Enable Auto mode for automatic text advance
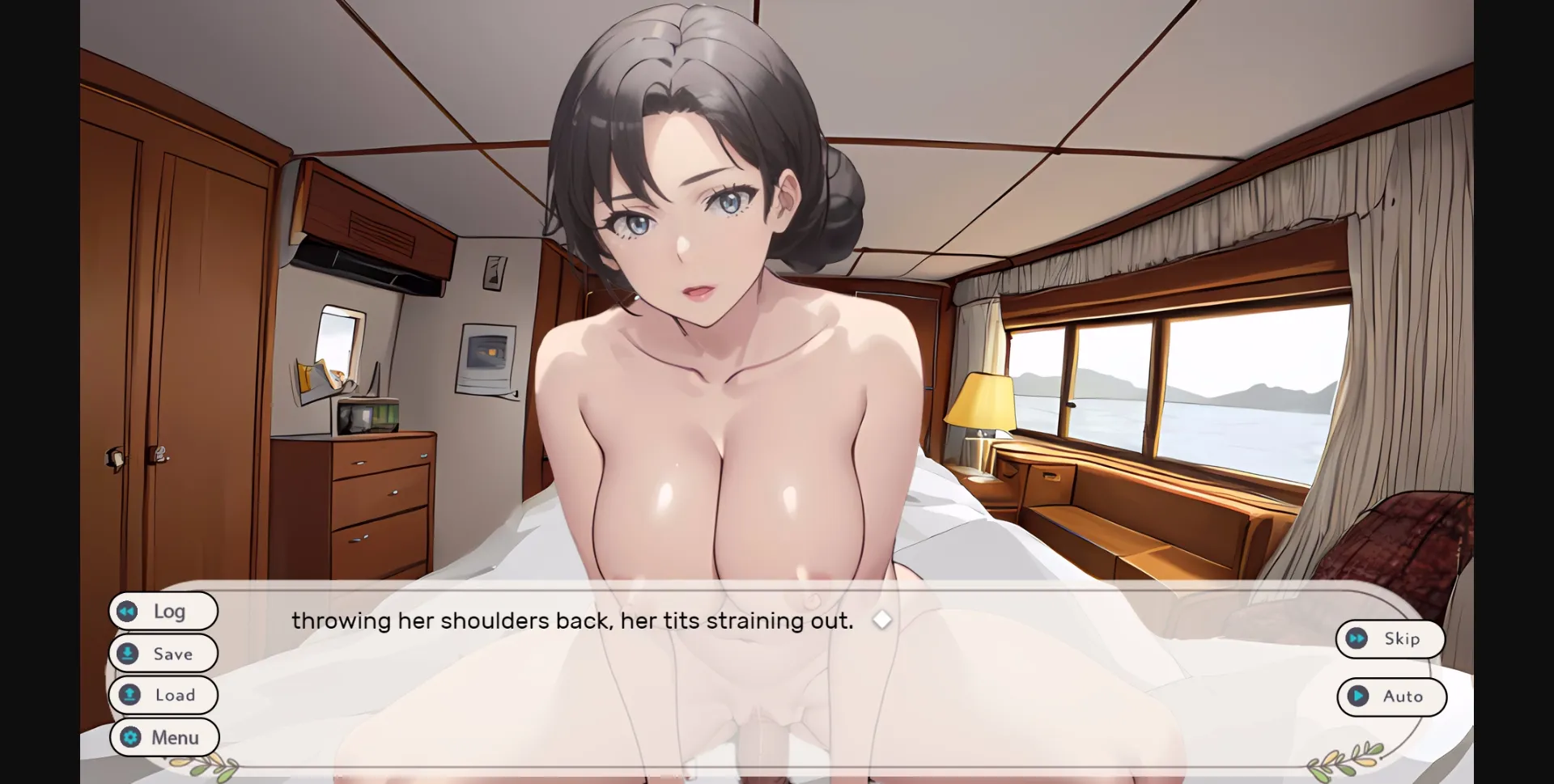The height and width of the screenshot is (784, 1554). click(1392, 697)
